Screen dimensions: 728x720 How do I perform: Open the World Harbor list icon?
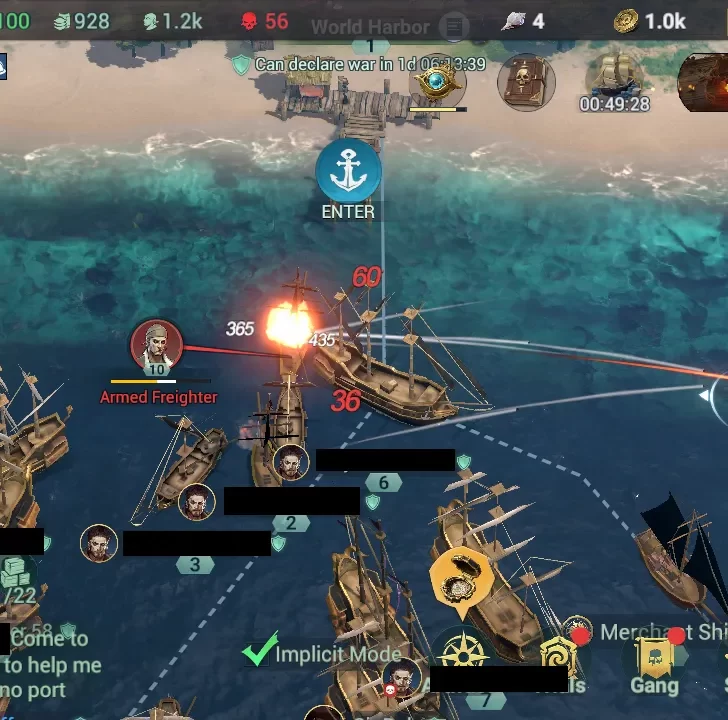click(455, 26)
